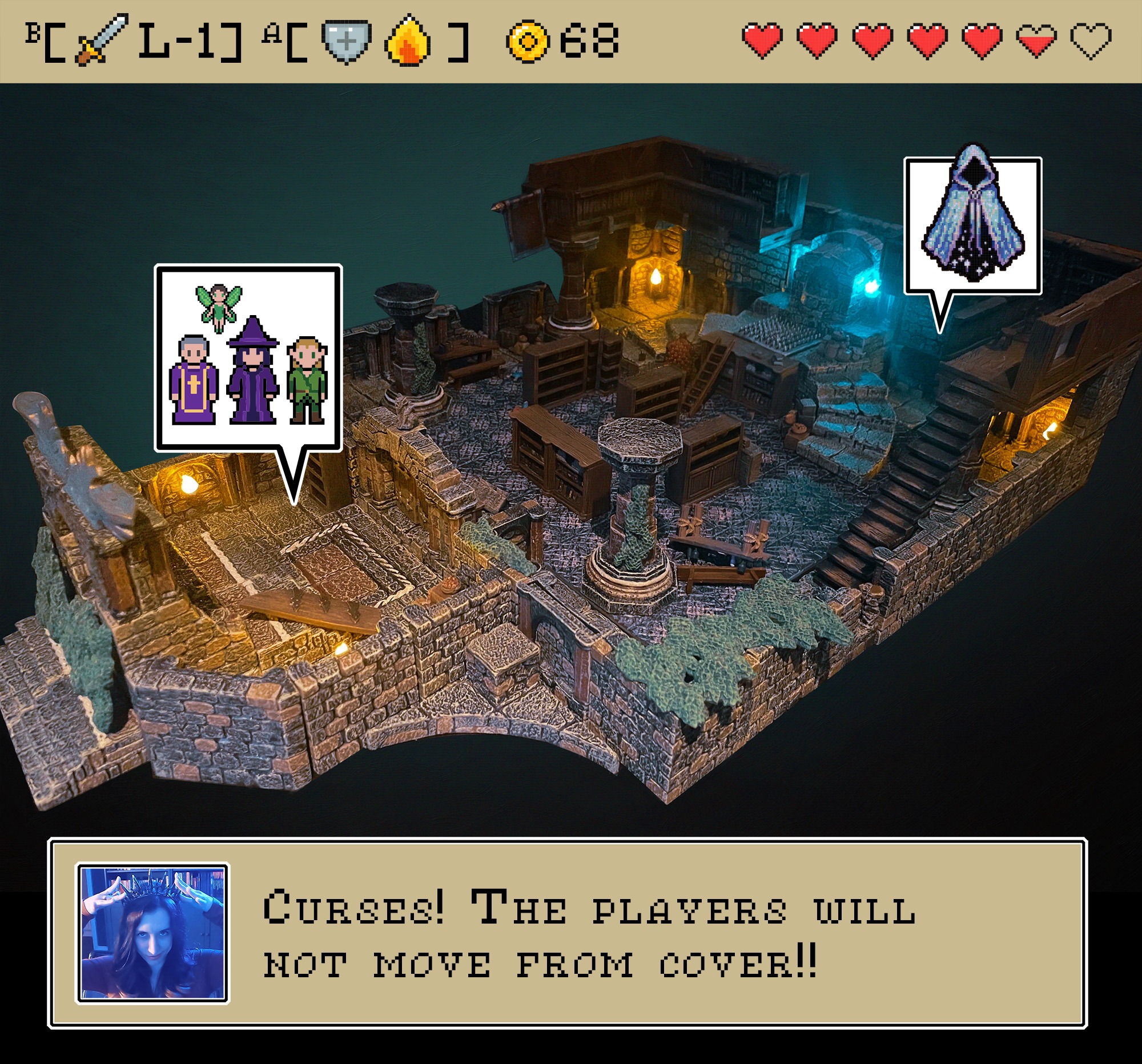The height and width of the screenshot is (1064, 1142).
Task: Select the party speech bubble with three heroes
Action: (248, 358)
